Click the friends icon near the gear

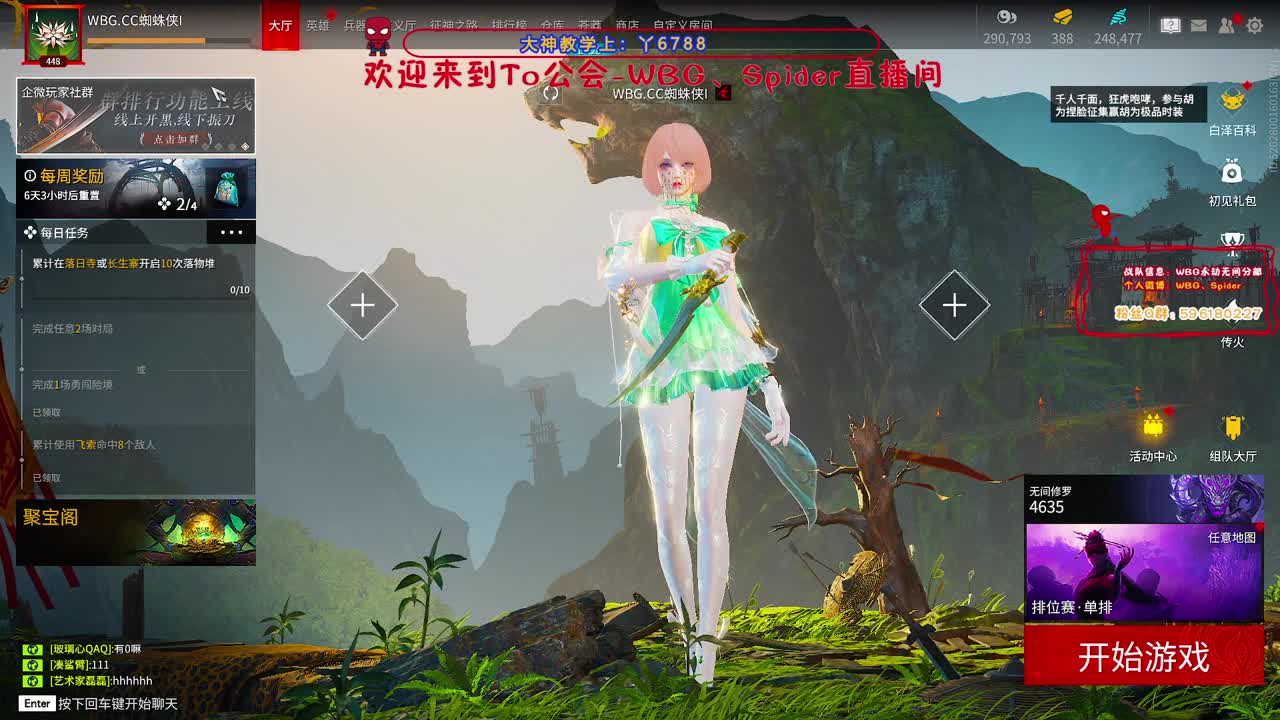(x=1224, y=25)
